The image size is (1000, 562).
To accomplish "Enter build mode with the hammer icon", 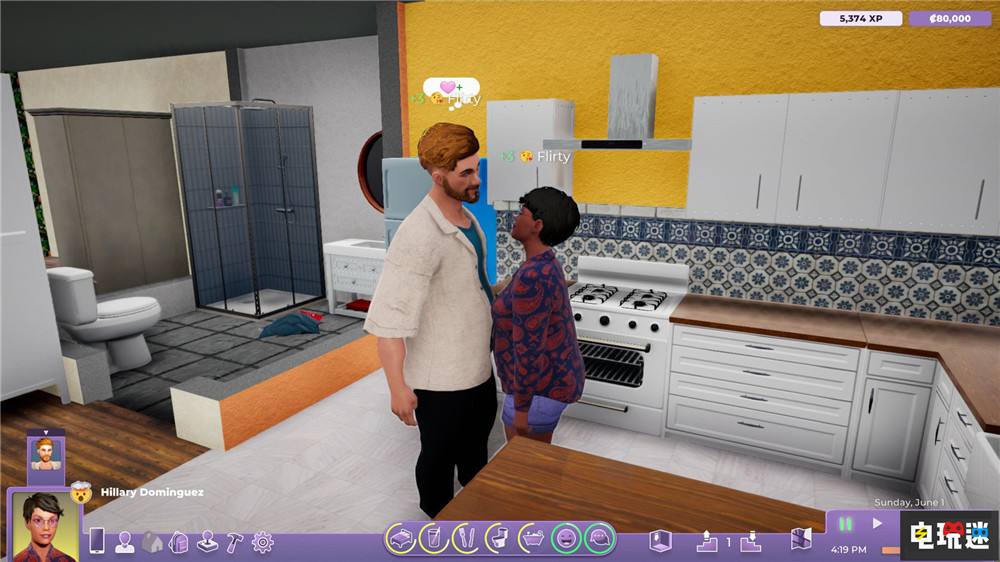I will tap(234, 541).
